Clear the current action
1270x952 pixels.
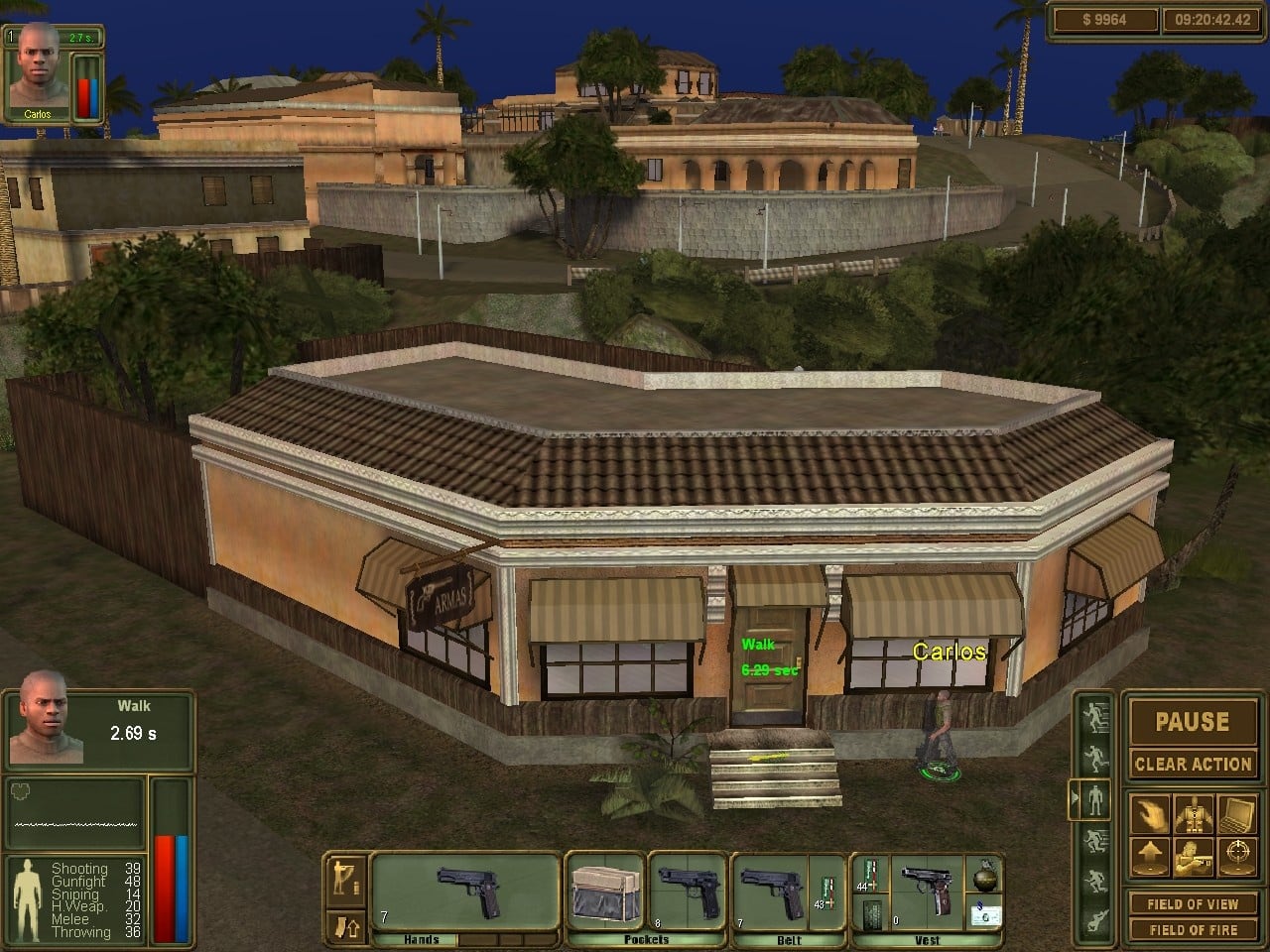1192,764
